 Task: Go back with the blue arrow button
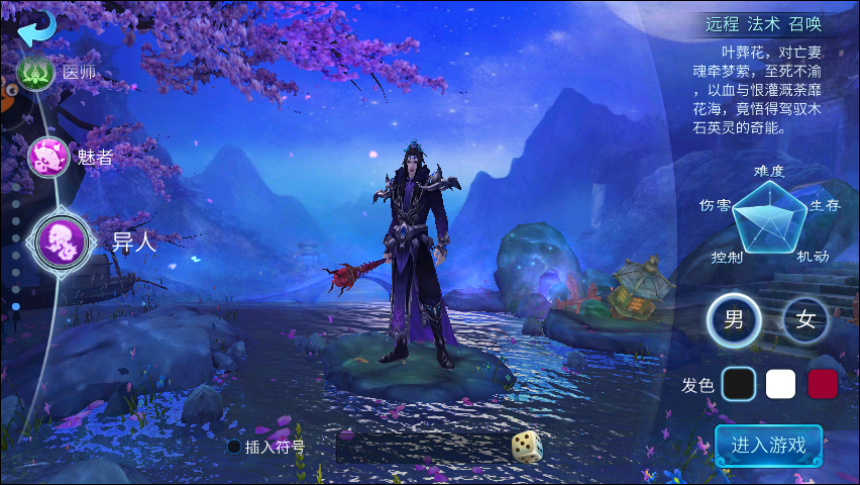[x=36, y=27]
